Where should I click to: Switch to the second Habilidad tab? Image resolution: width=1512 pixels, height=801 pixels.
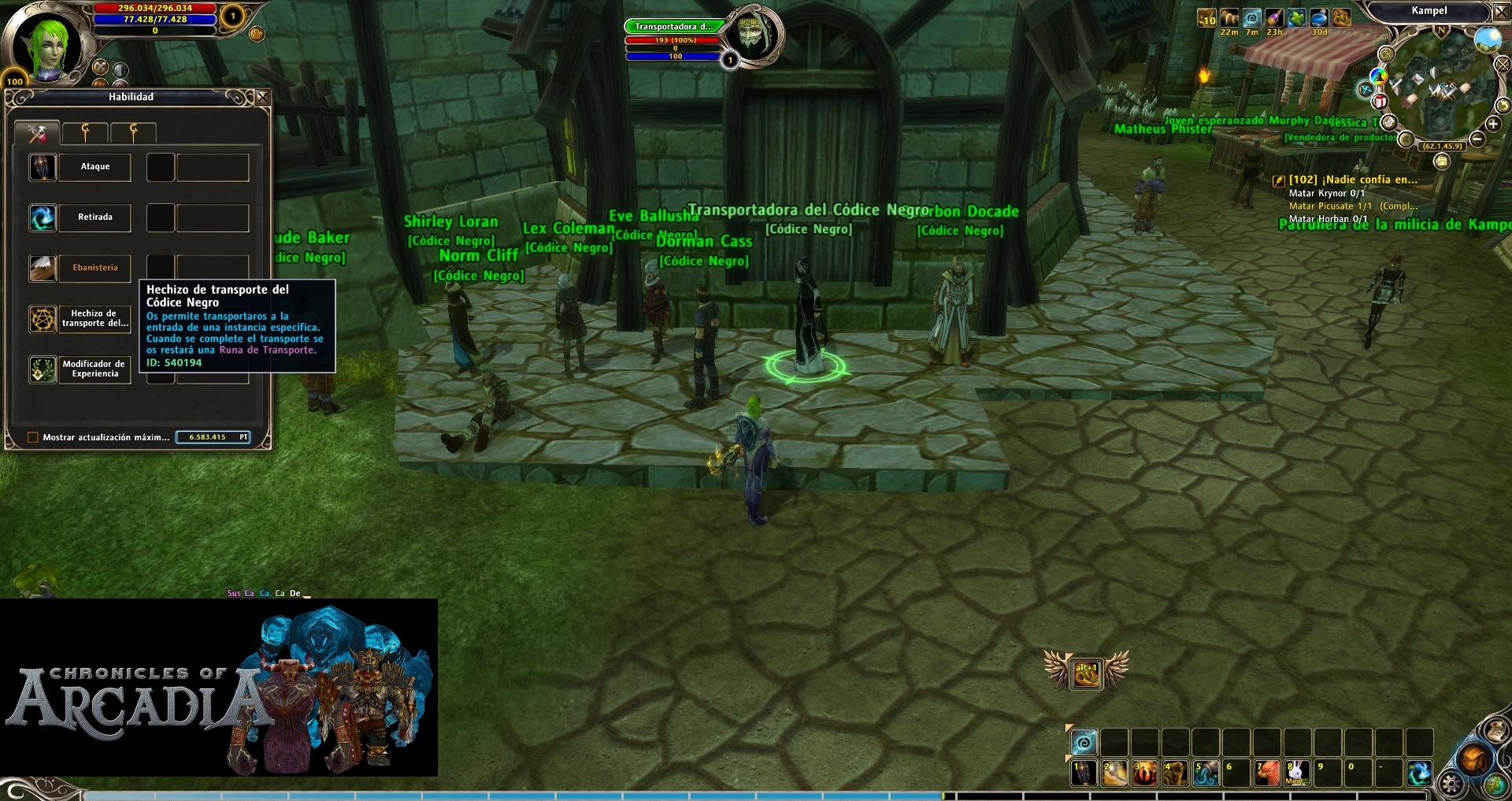(x=85, y=132)
